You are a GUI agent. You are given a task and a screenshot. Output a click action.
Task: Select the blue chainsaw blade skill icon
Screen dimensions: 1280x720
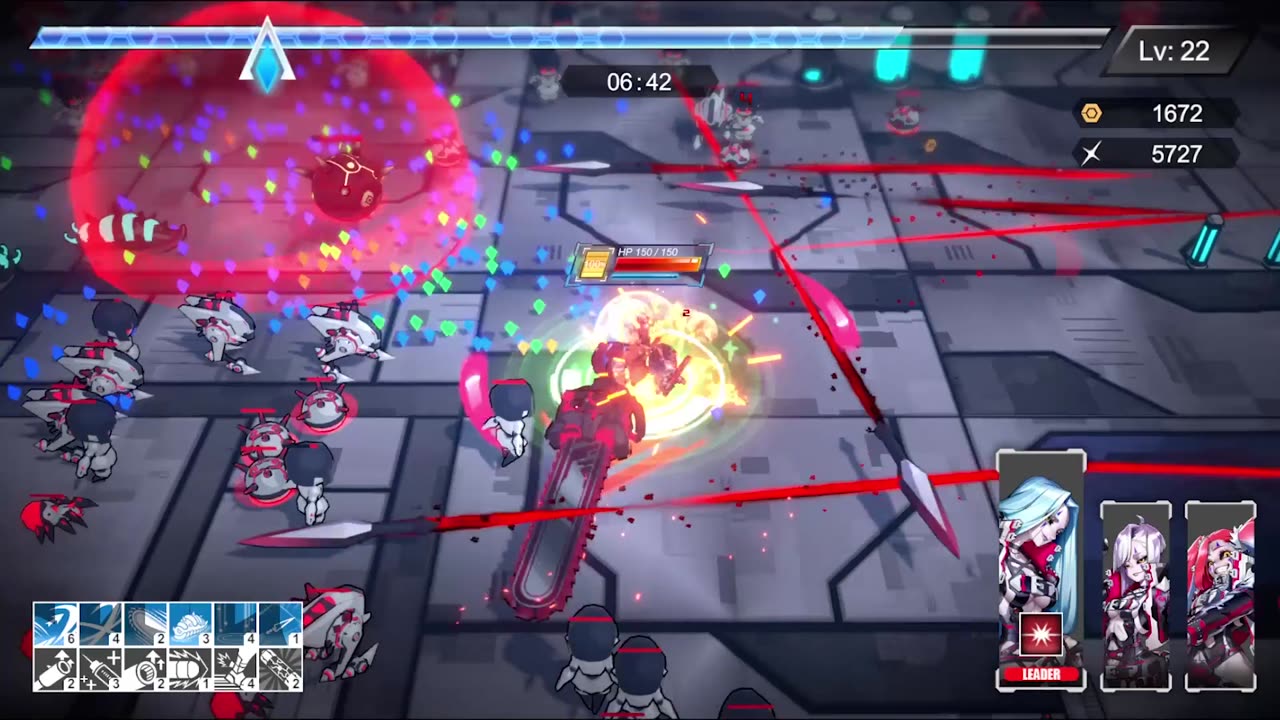[145, 624]
